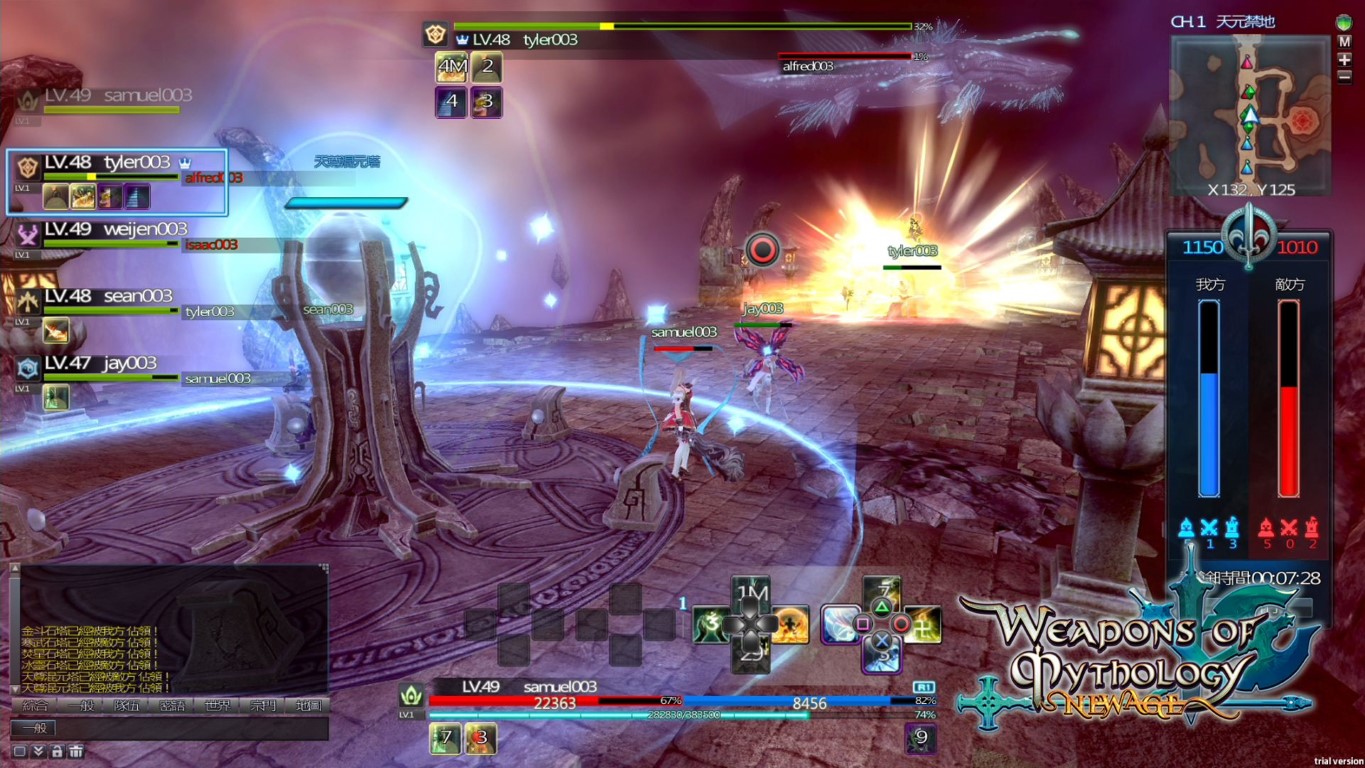Select samuel003 at top of party list

coord(147,96)
